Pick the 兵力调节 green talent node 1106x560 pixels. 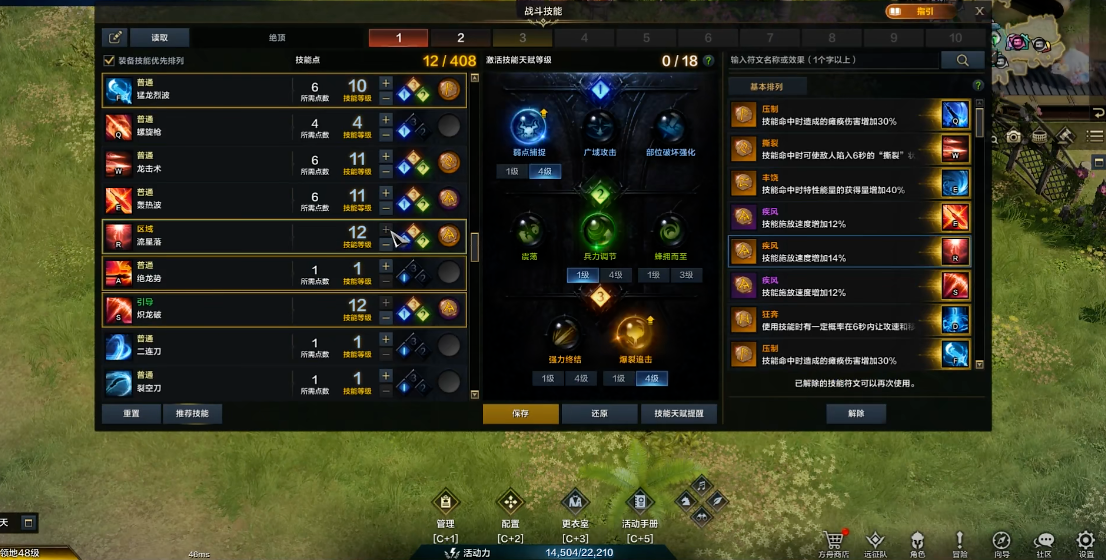(x=597, y=232)
